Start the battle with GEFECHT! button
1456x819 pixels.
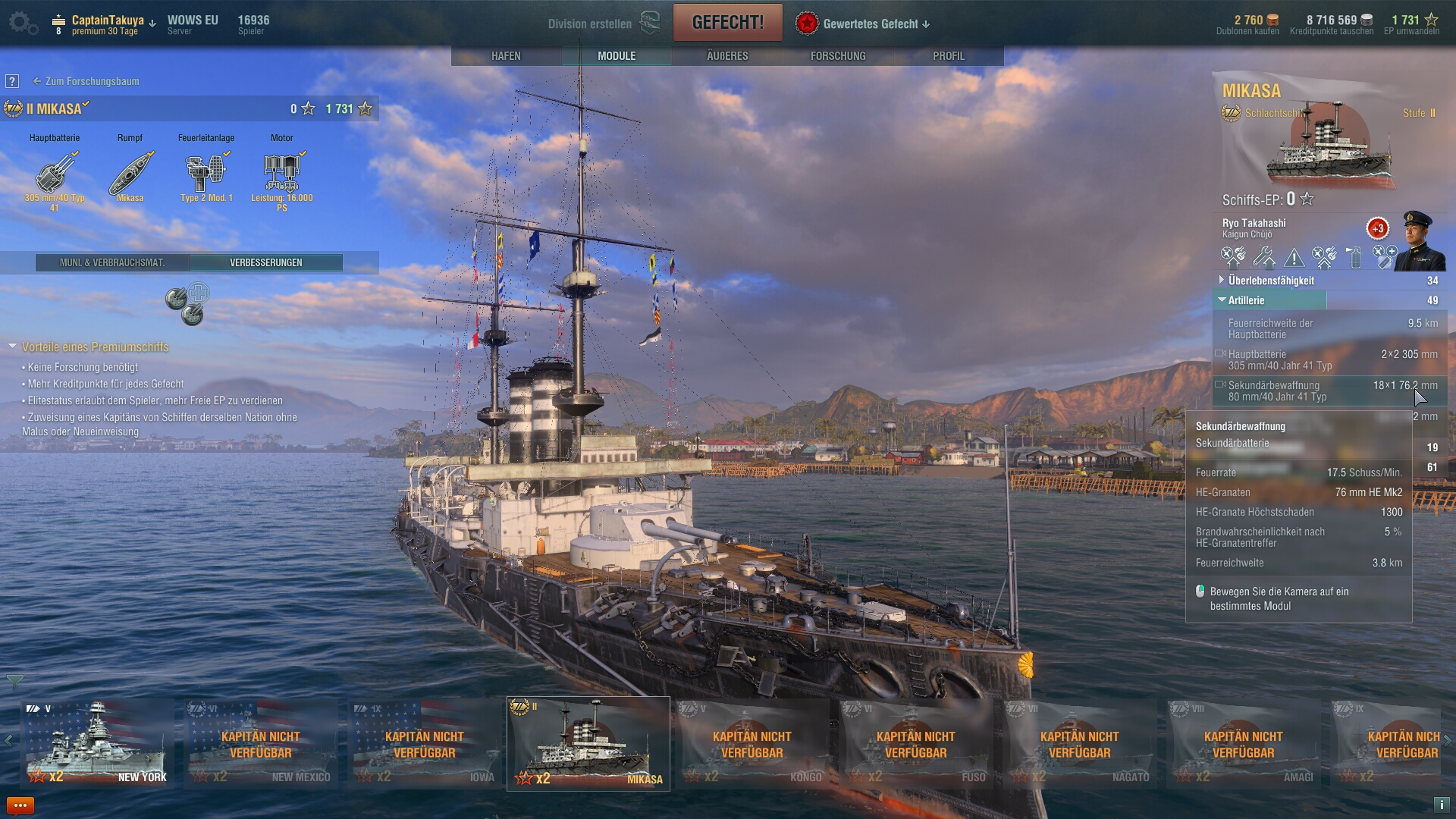pos(727,23)
